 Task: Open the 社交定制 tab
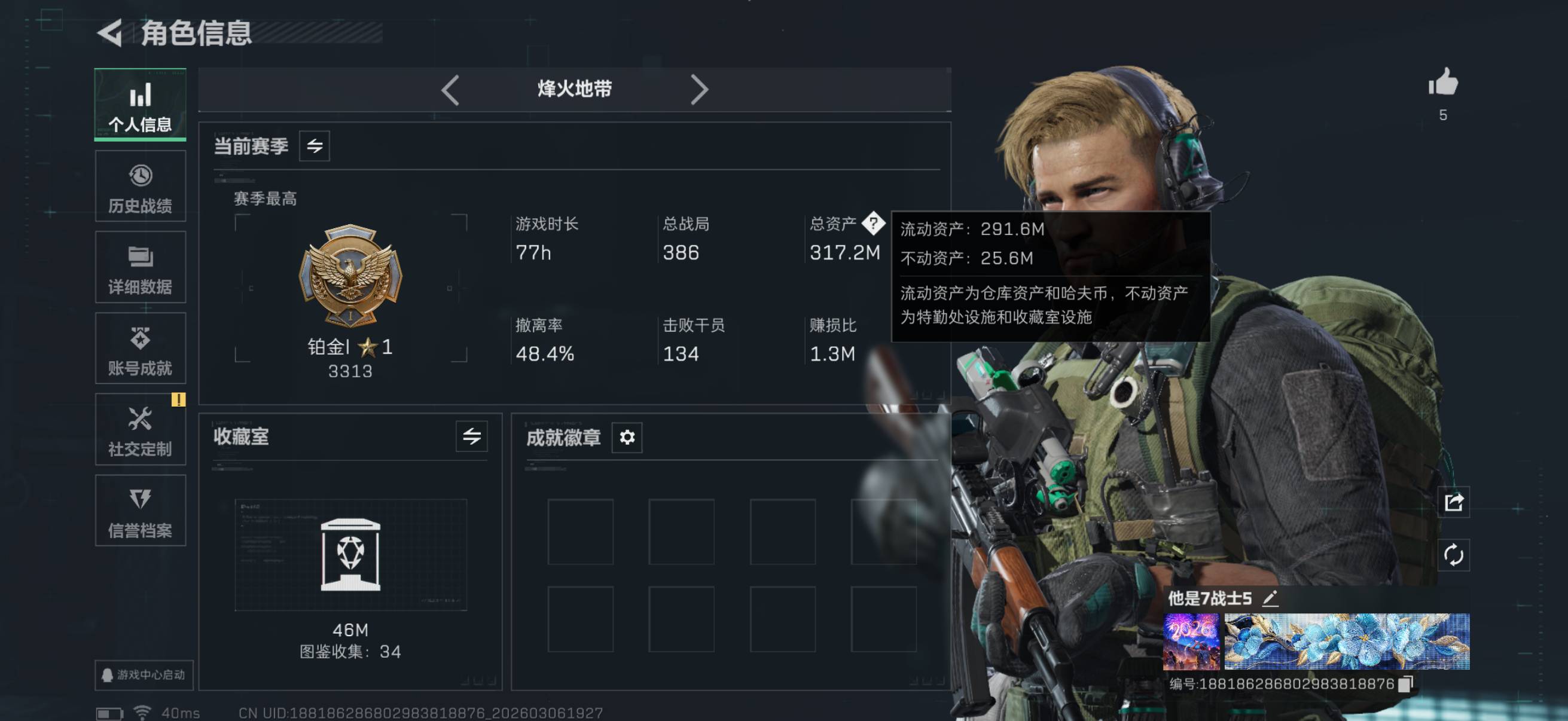pos(140,430)
